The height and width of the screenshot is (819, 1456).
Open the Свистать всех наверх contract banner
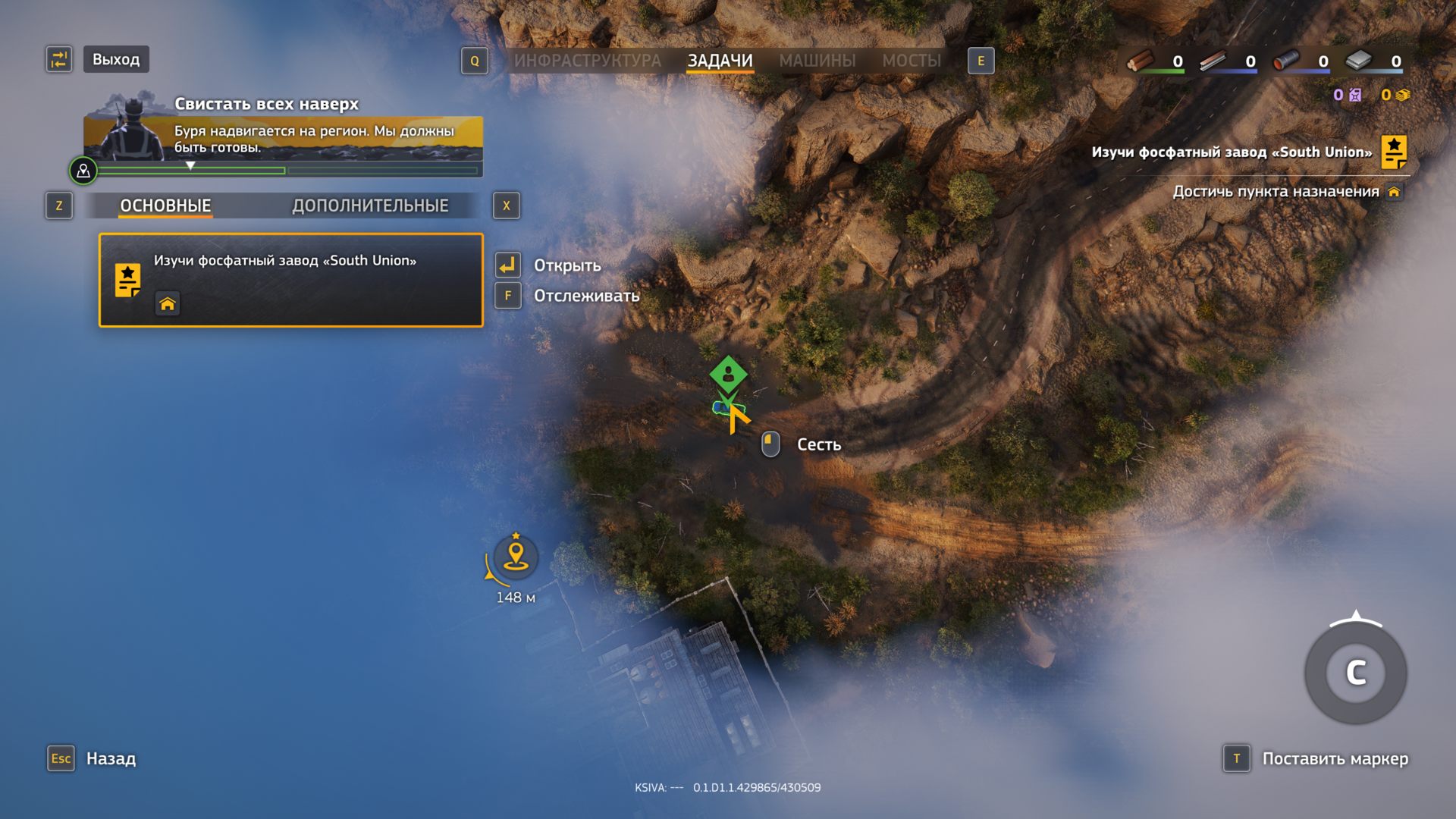point(282,136)
